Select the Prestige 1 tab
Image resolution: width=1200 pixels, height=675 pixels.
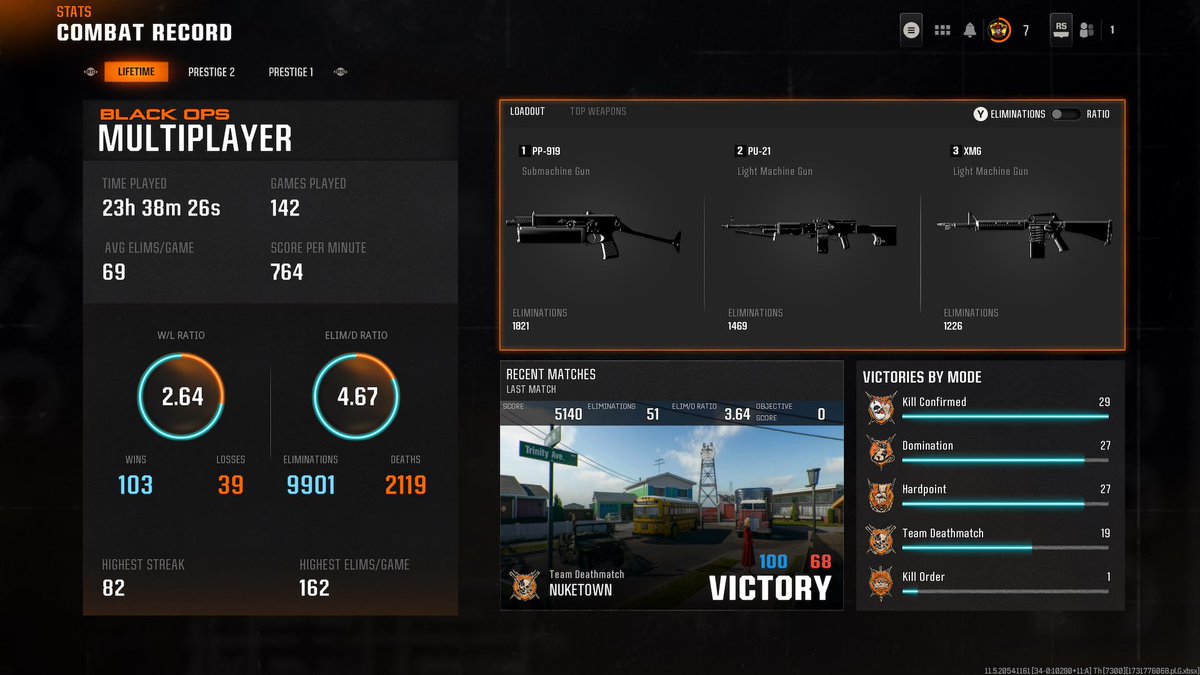(x=290, y=72)
